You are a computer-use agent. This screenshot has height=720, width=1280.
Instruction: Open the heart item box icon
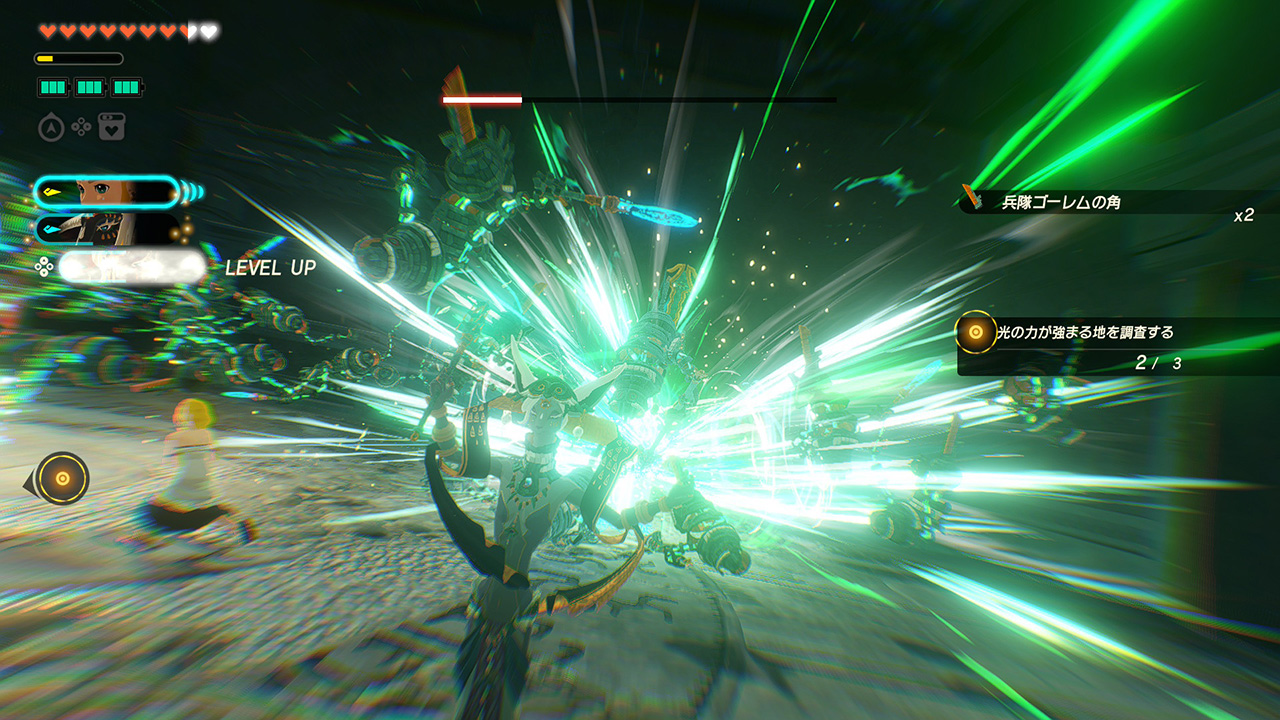click(111, 128)
